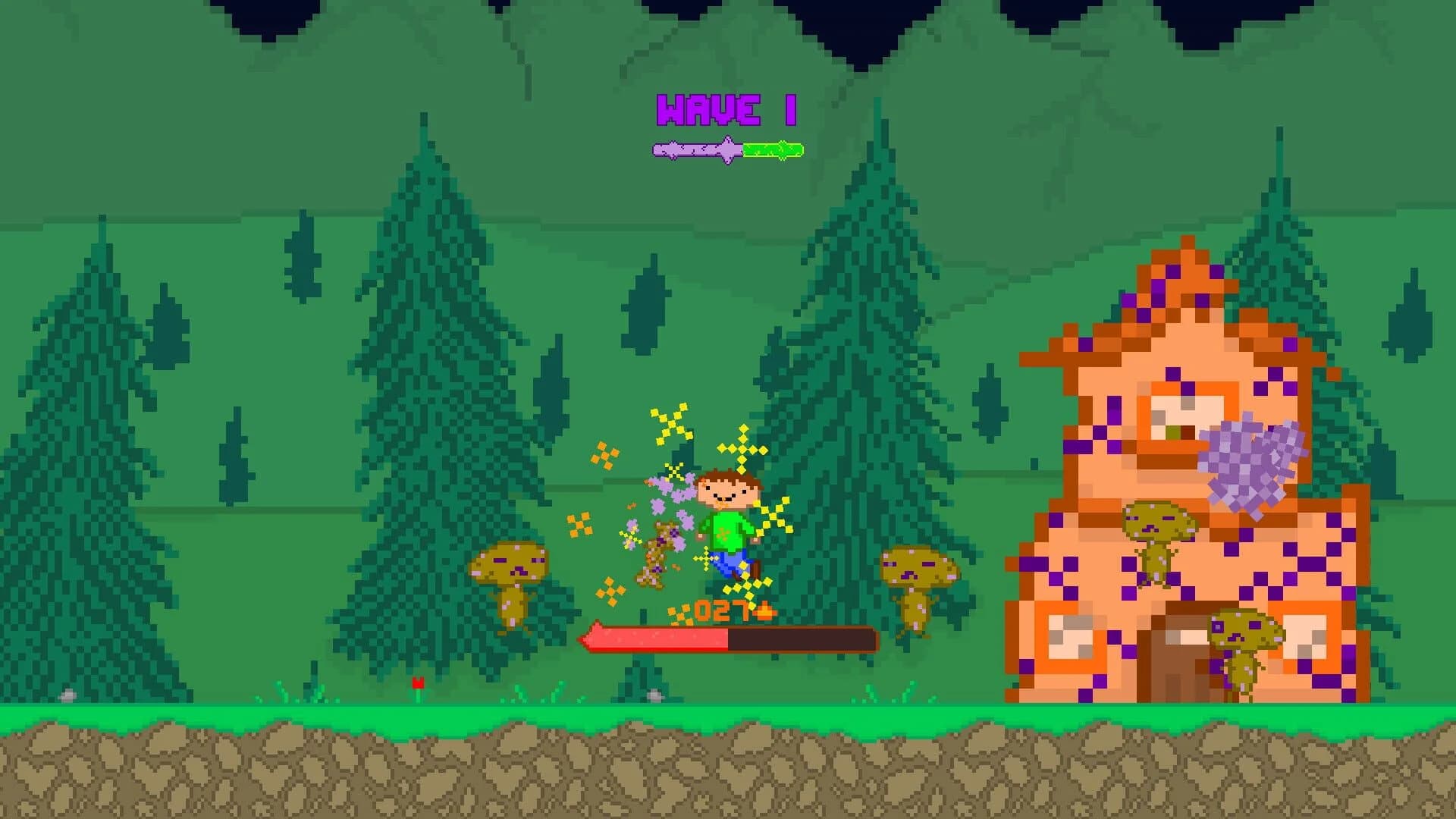Click the orange fire icon beside the counter

click(764, 611)
